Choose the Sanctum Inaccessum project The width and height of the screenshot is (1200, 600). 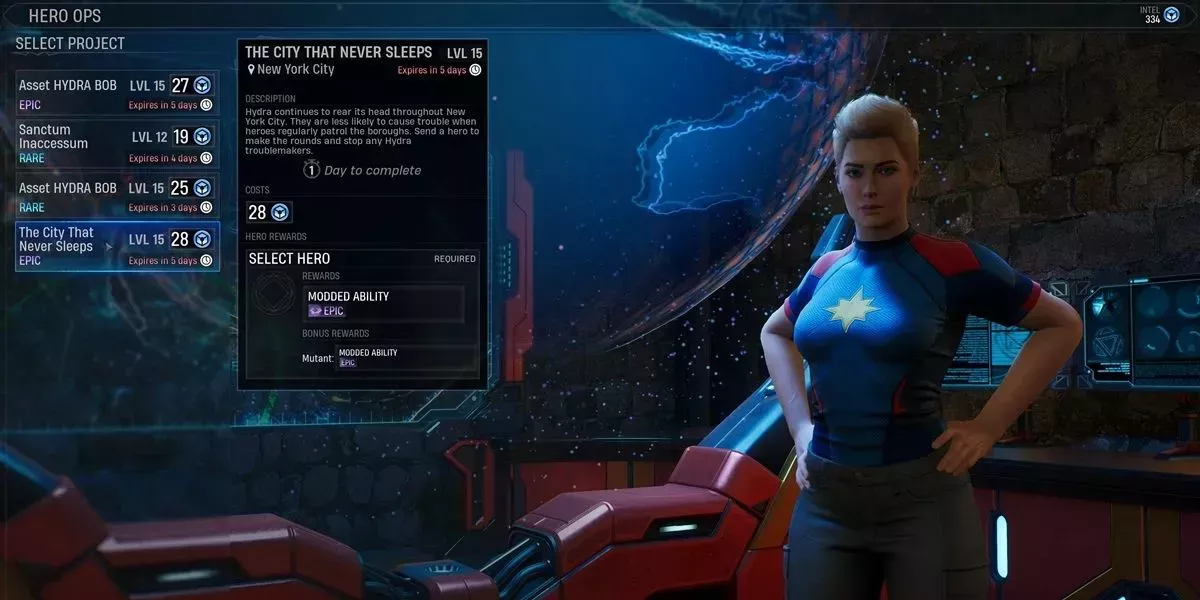point(116,144)
